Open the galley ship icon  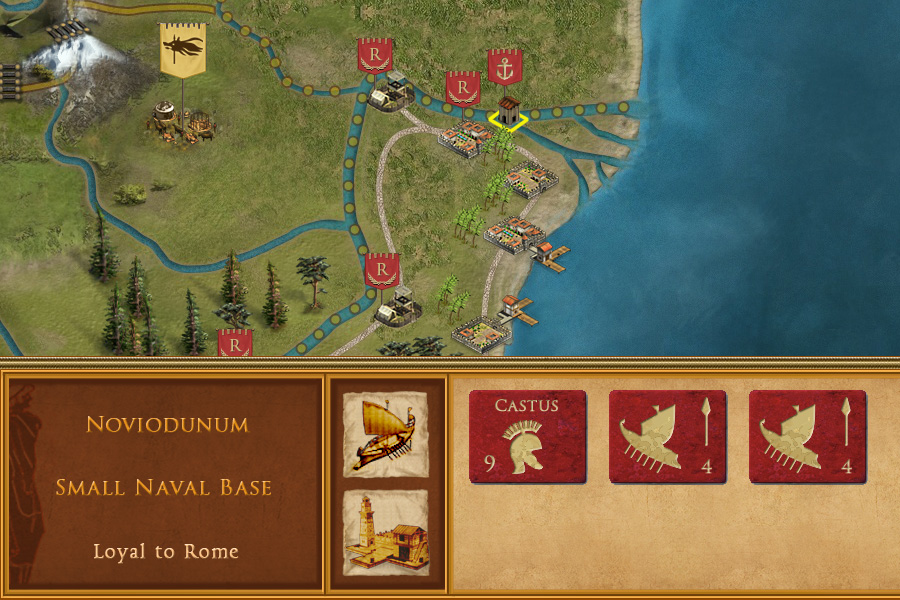click(385, 433)
